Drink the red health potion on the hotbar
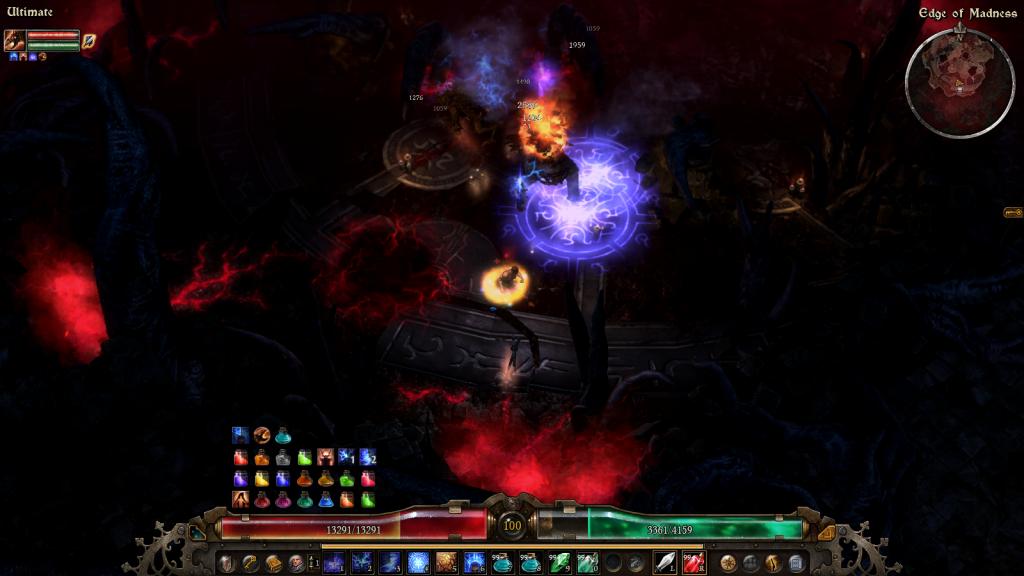The width and height of the screenshot is (1024, 576). (x=693, y=563)
